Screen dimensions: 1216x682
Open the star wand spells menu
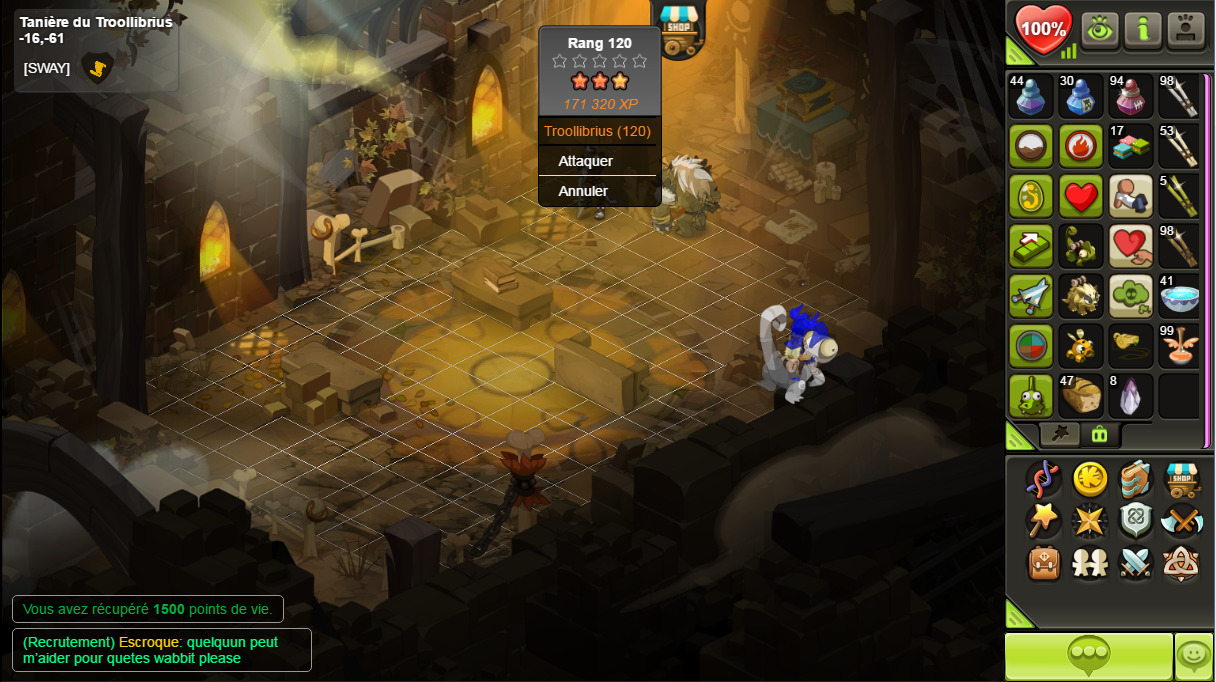coord(1044,521)
